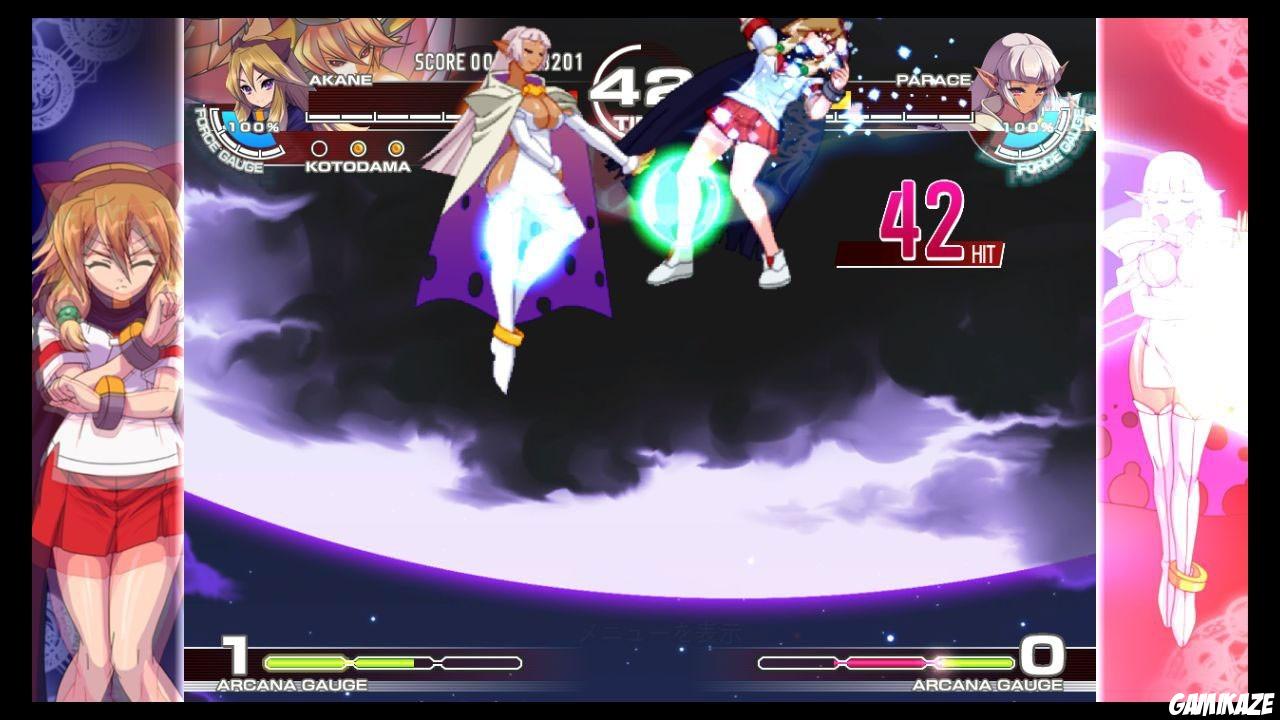Click Parace's character portrait icon
Viewport: 1280px width, 720px height.
(x=1026, y=85)
